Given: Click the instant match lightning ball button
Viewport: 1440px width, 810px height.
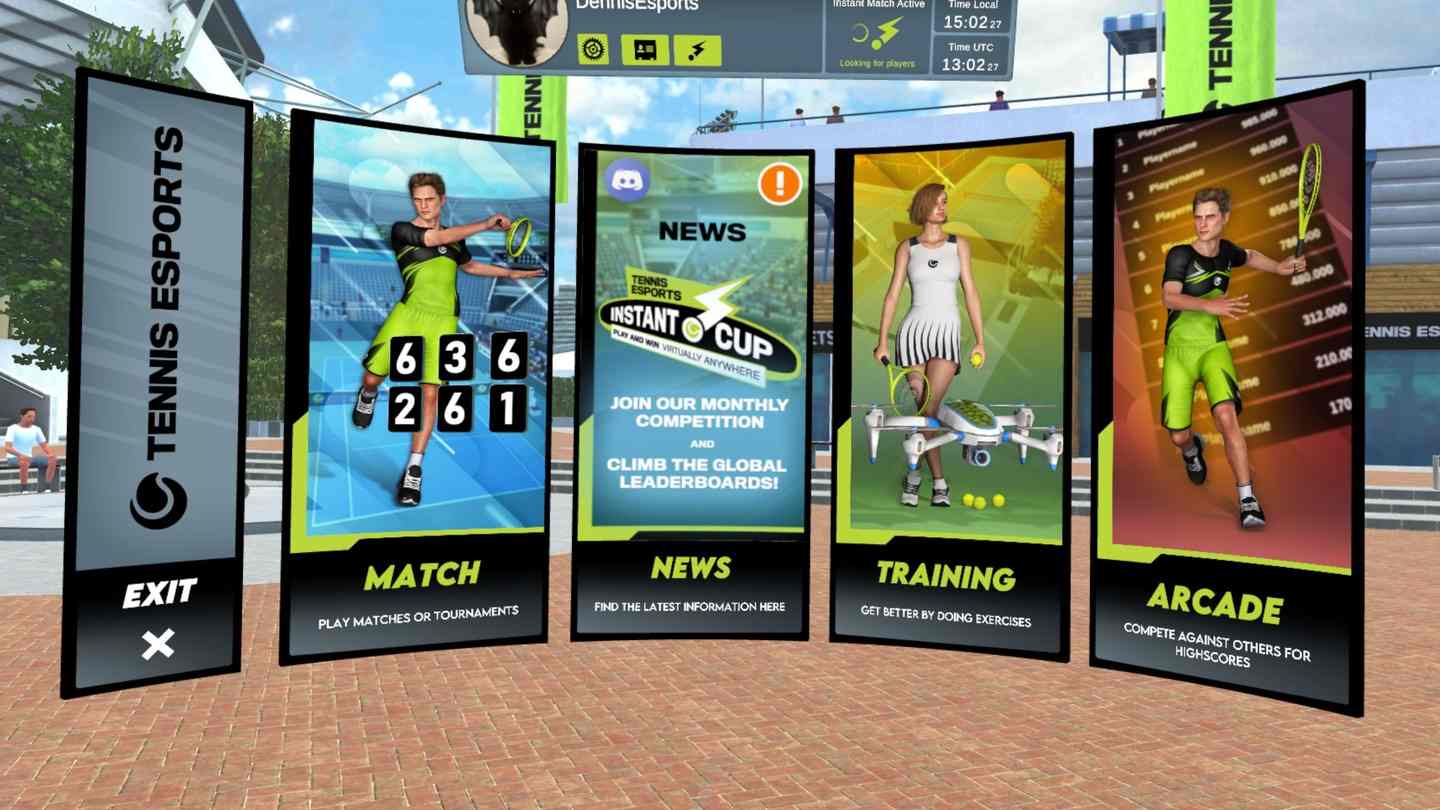Looking at the screenshot, I should coord(697,48).
